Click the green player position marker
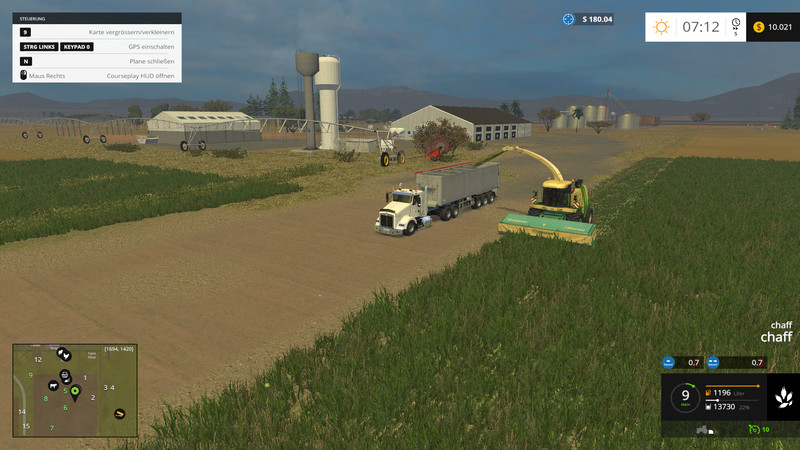The height and width of the screenshot is (450, 800). tap(75, 390)
